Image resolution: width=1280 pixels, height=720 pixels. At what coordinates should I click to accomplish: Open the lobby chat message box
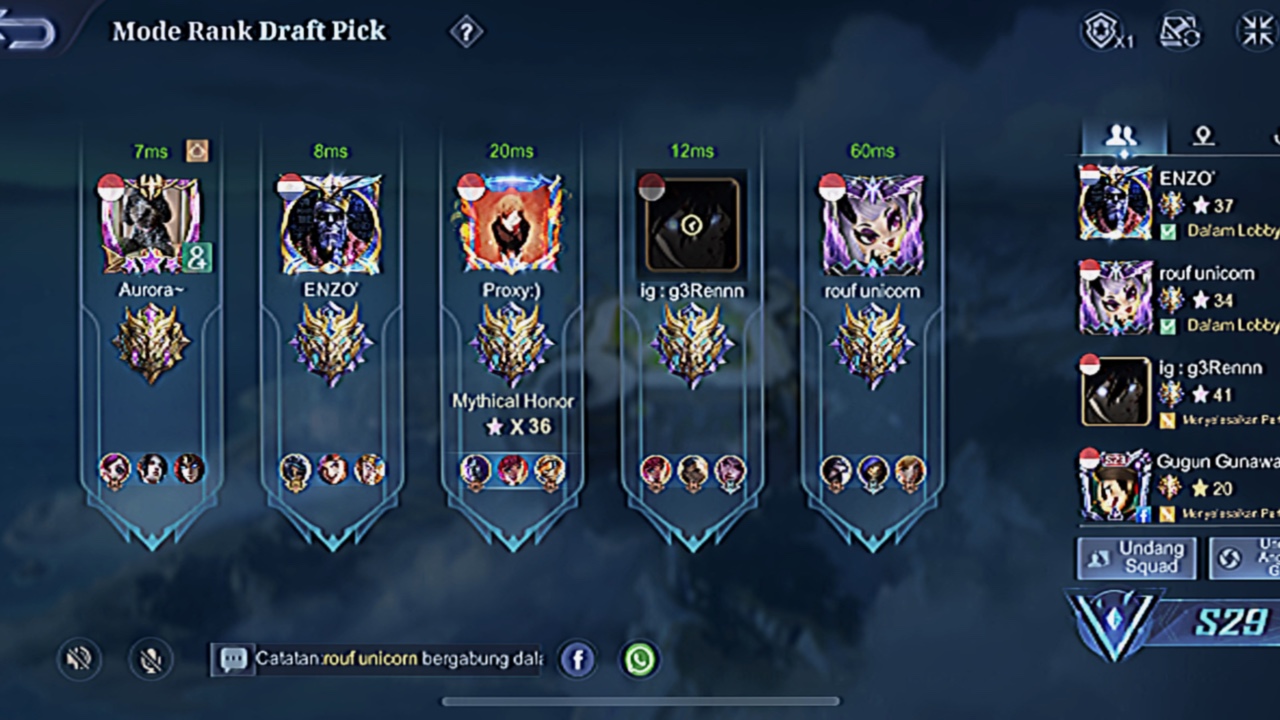380,659
